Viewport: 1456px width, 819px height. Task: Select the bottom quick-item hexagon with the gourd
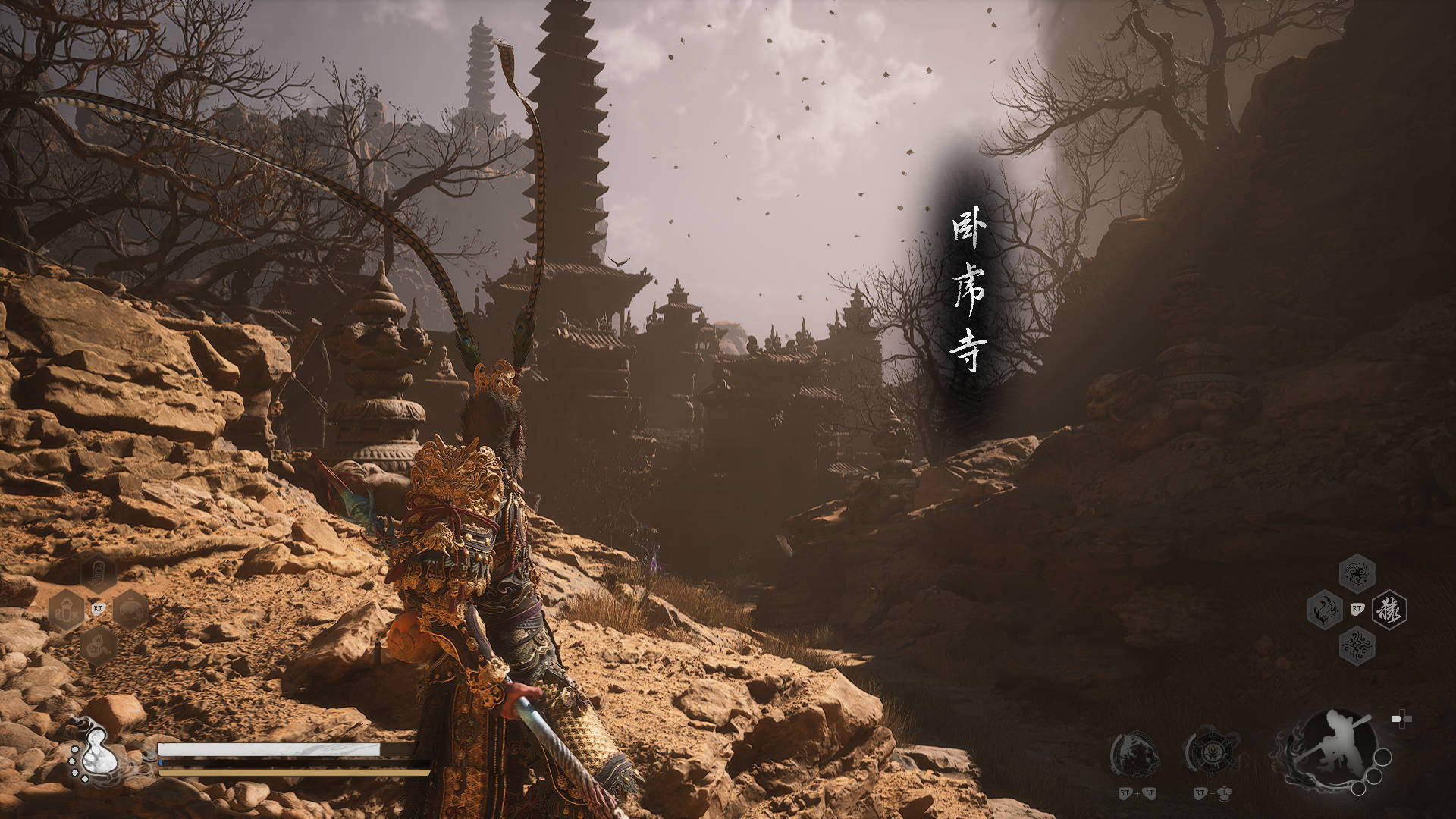point(99,645)
